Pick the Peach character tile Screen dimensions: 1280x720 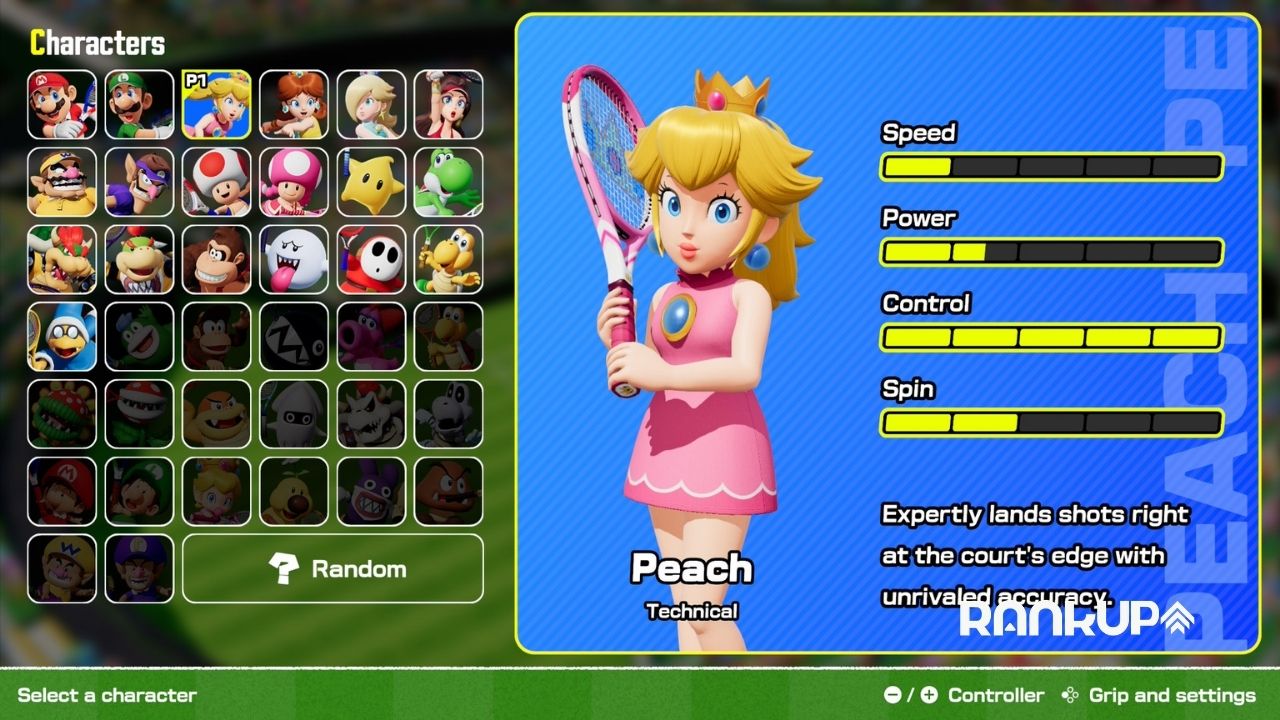pos(217,104)
